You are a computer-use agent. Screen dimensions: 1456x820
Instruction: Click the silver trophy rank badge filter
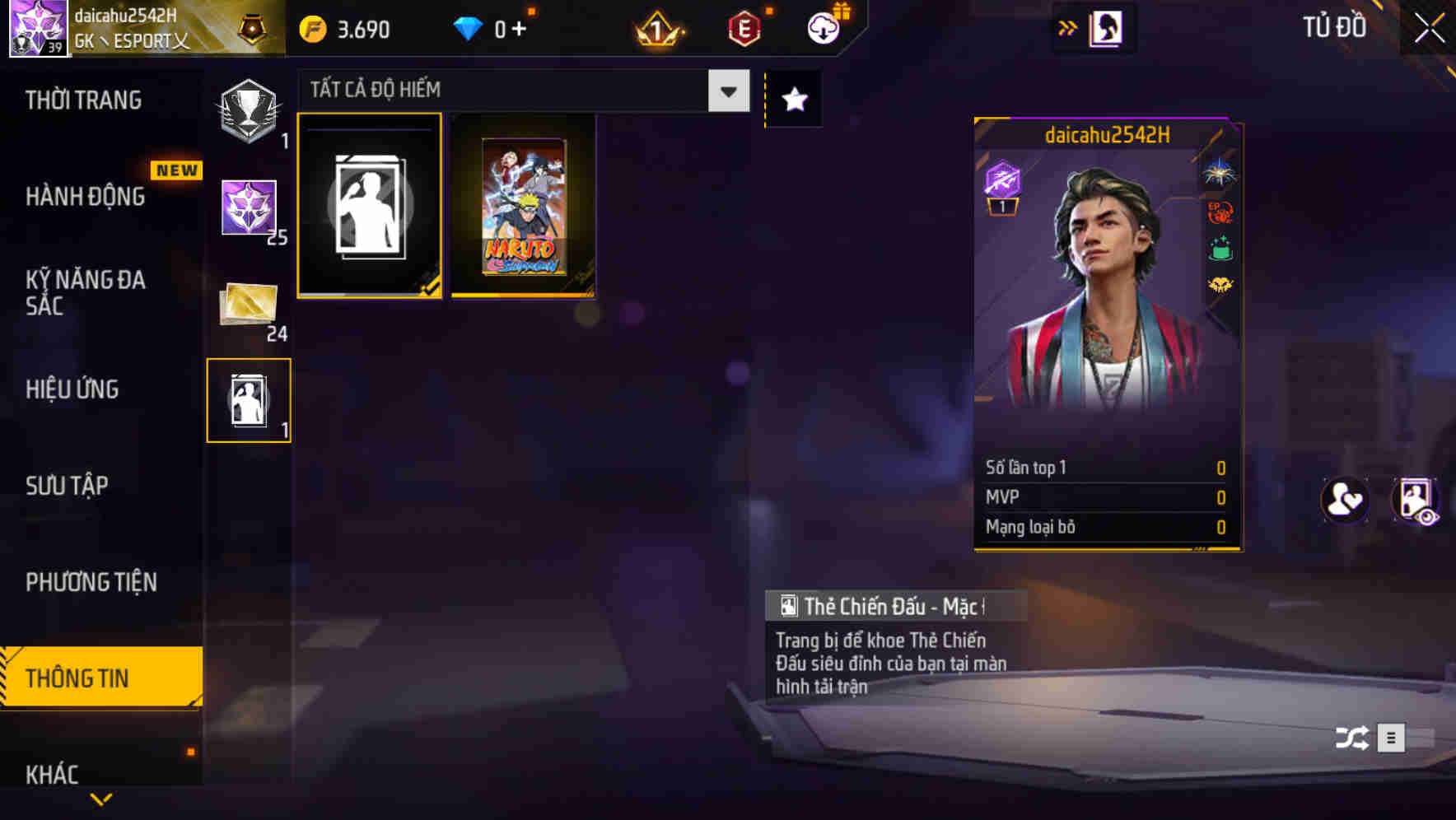(249, 110)
